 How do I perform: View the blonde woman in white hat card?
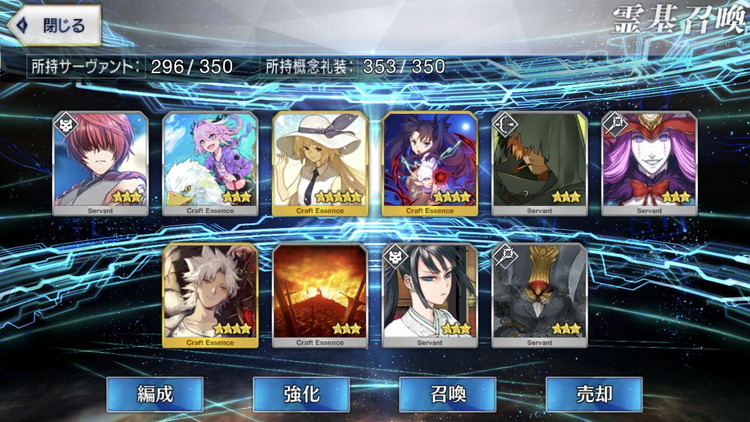coord(320,163)
